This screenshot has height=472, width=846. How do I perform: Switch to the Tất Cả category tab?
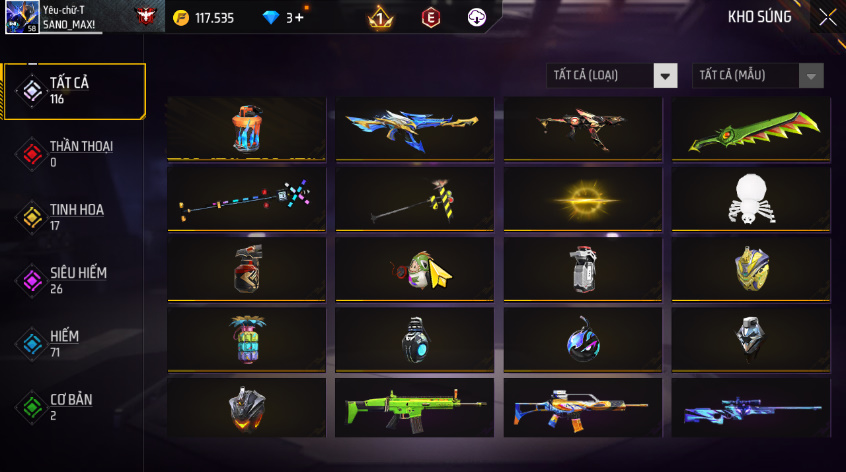(74, 91)
